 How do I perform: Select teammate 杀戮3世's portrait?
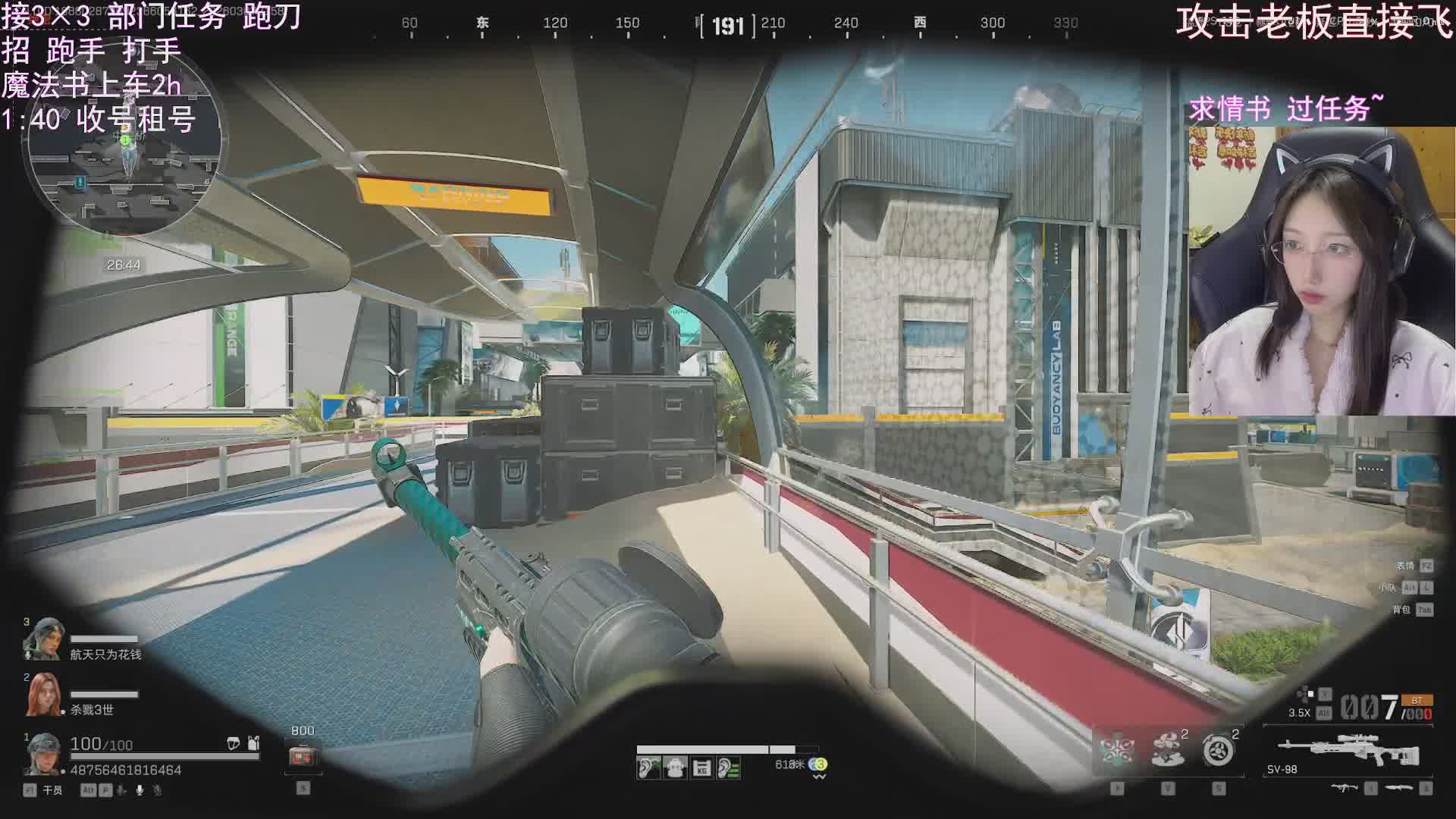click(x=42, y=695)
